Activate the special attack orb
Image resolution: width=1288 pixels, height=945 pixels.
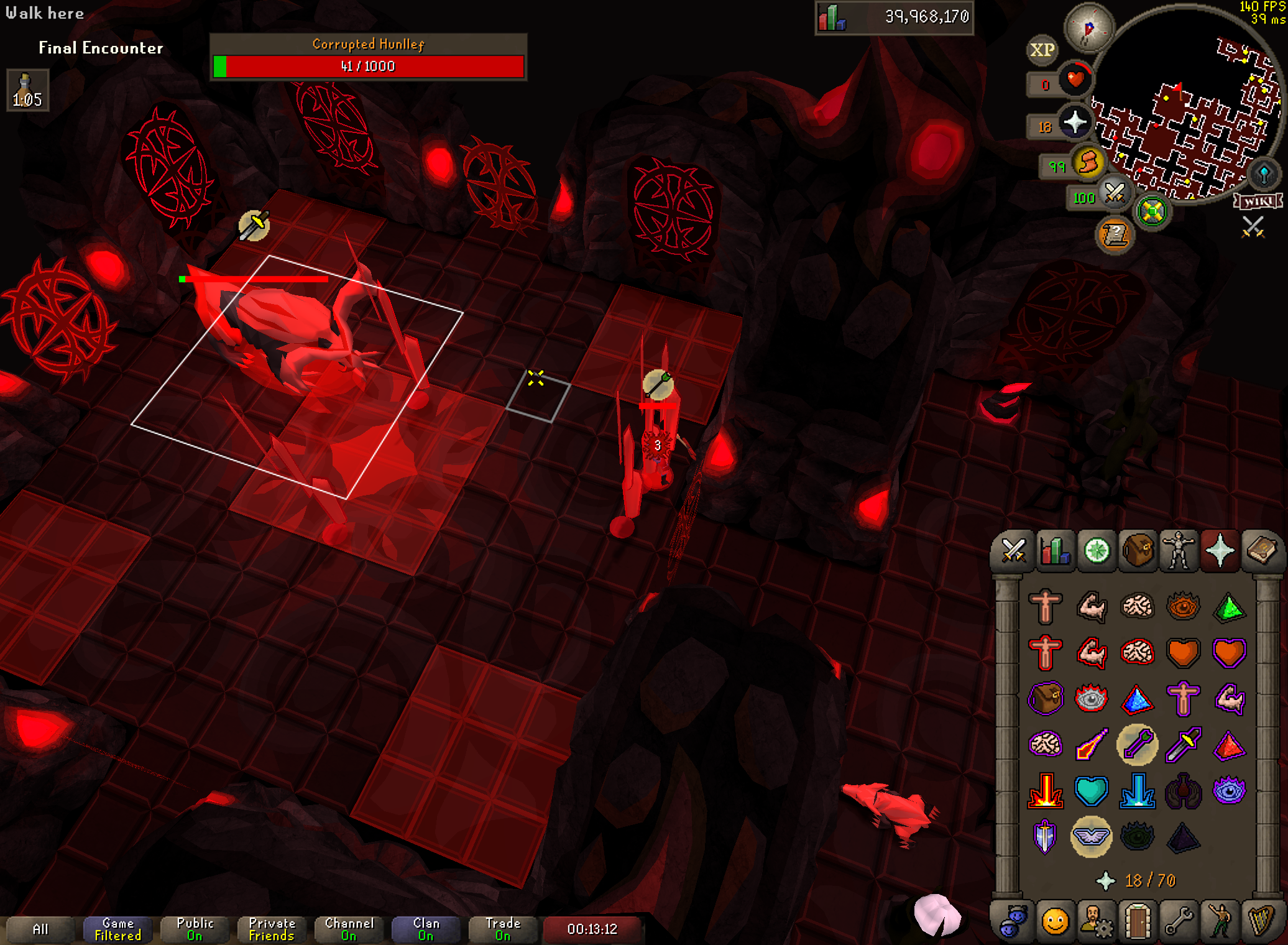click(x=1115, y=194)
